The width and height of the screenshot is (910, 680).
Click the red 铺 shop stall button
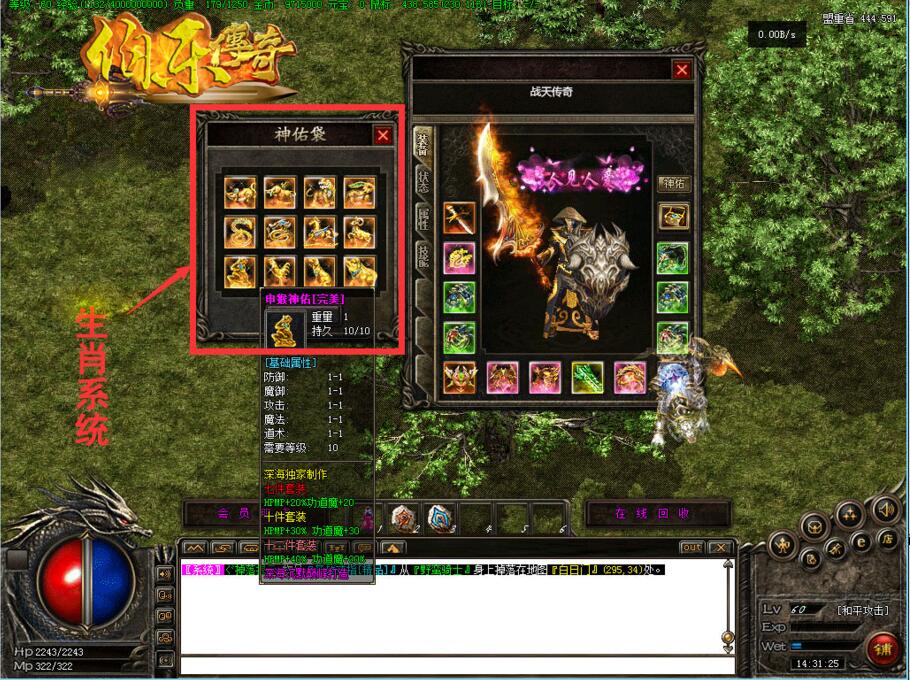[883, 649]
